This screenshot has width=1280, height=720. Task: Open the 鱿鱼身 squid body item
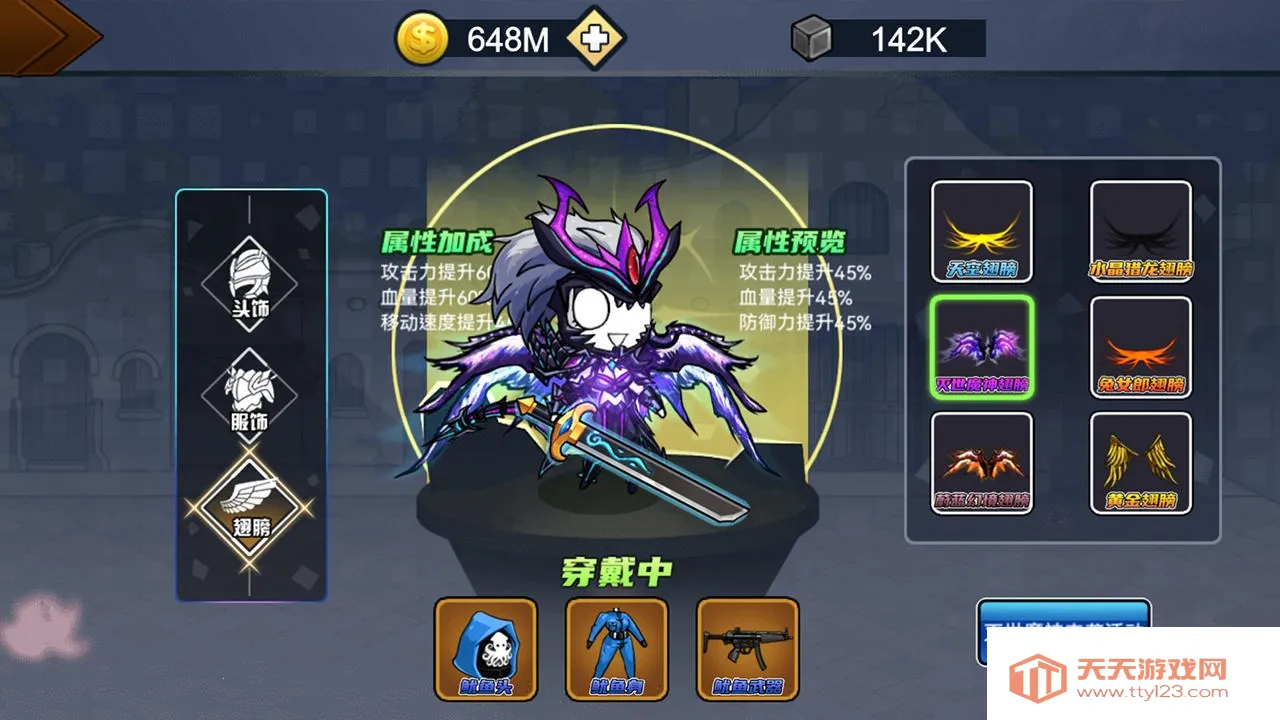click(x=616, y=648)
